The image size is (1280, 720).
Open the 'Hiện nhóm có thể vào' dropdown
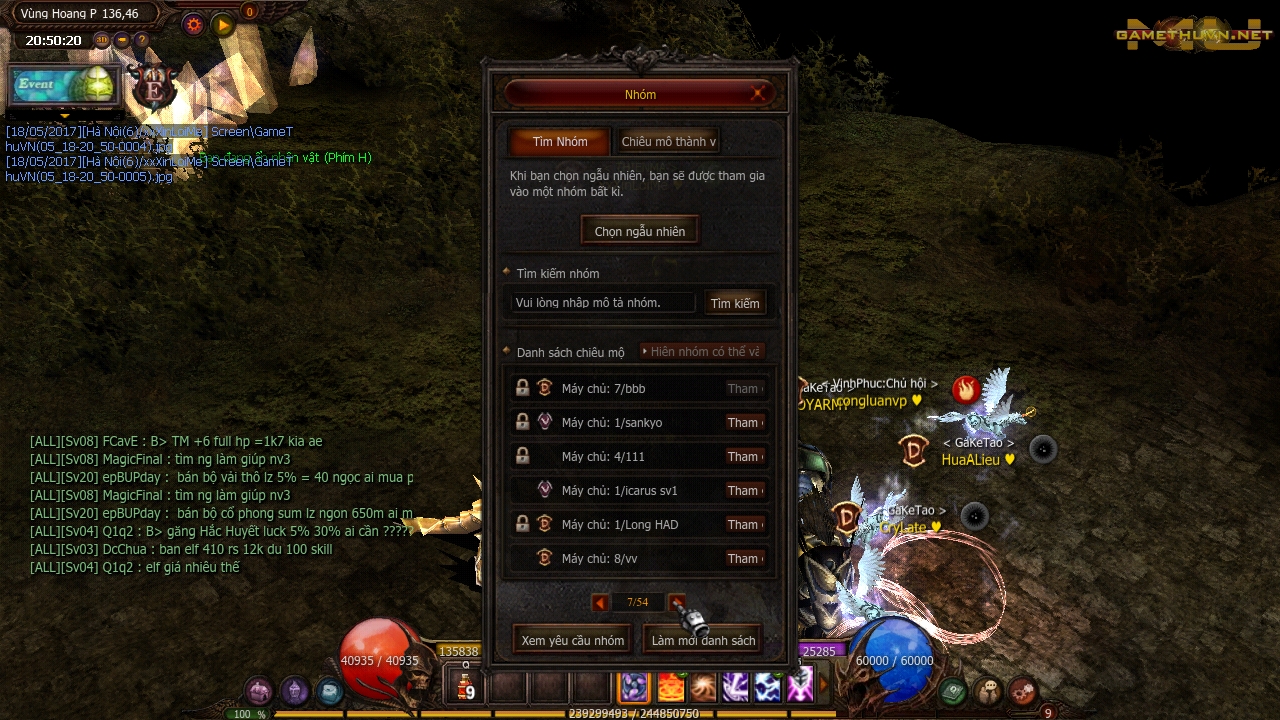pyautogui.click(x=701, y=351)
